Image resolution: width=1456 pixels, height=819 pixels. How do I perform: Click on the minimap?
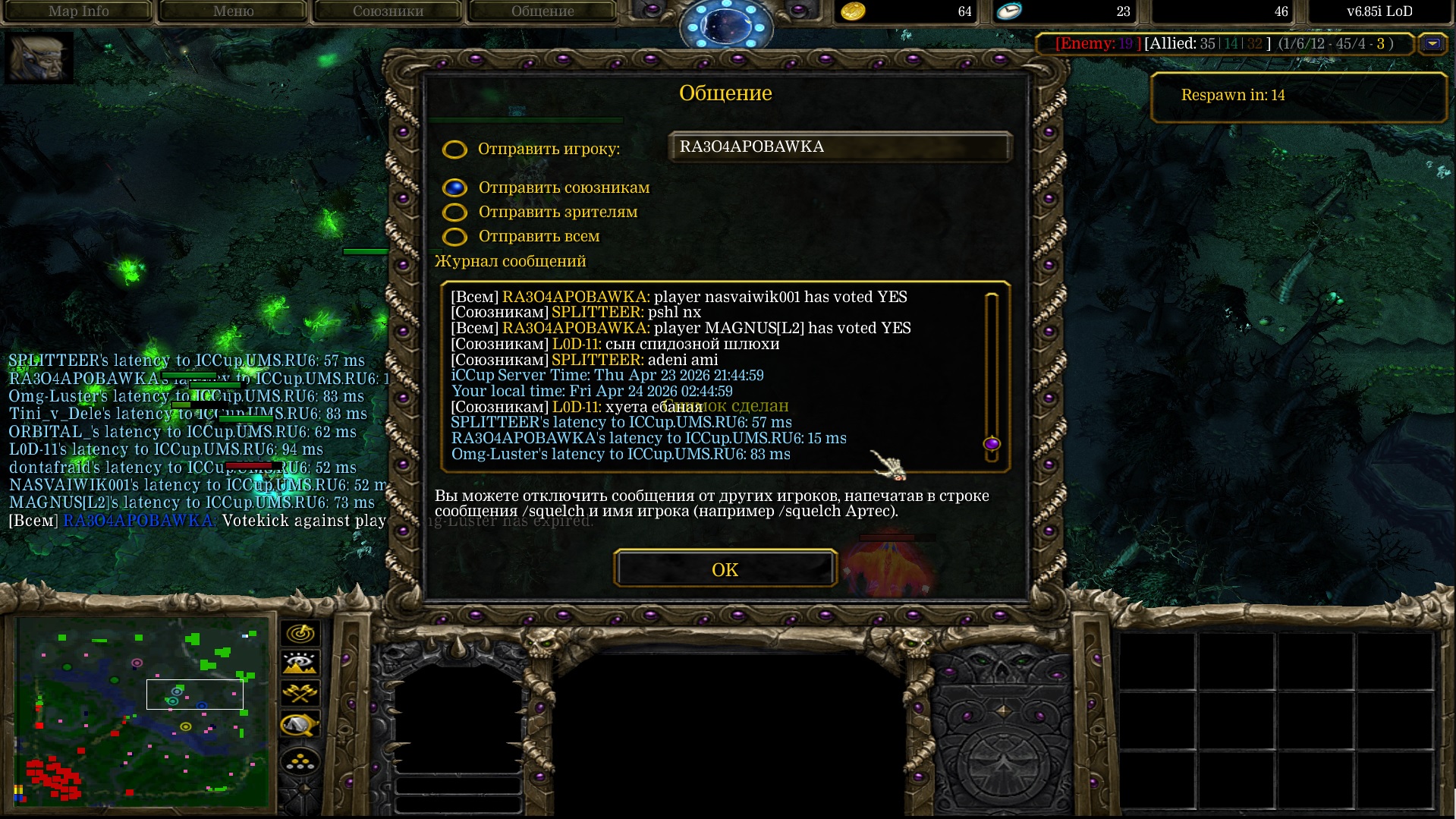(143, 711)
